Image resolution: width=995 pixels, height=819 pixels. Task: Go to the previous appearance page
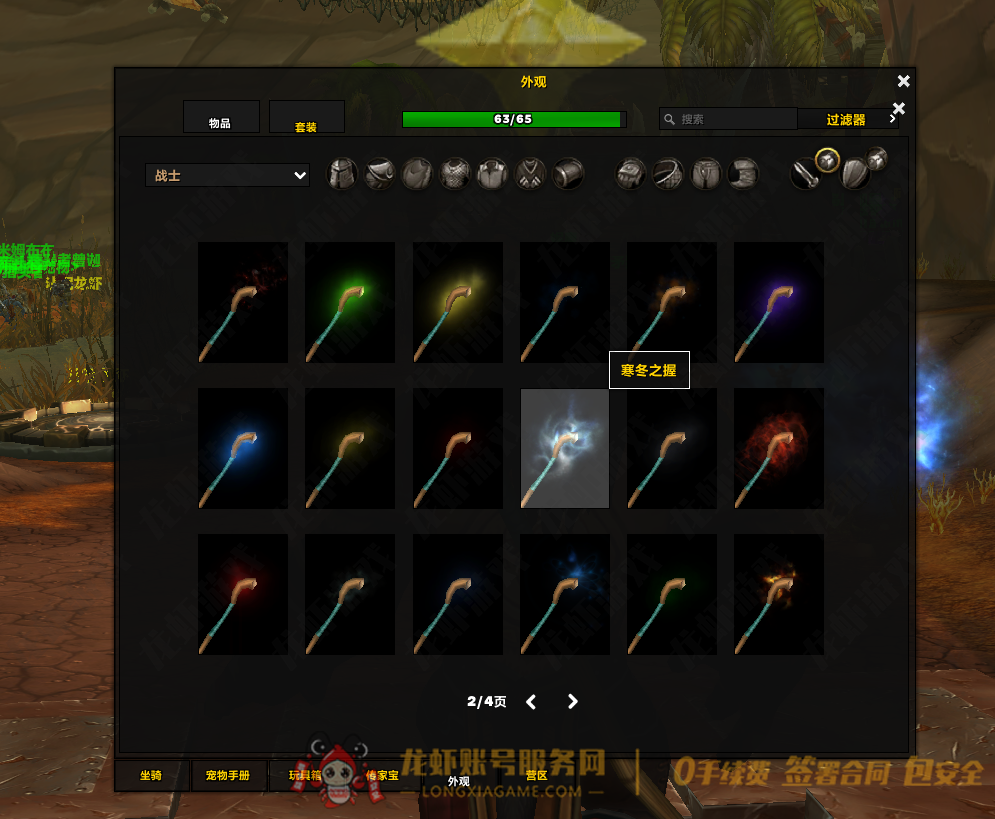coord(531,702)
